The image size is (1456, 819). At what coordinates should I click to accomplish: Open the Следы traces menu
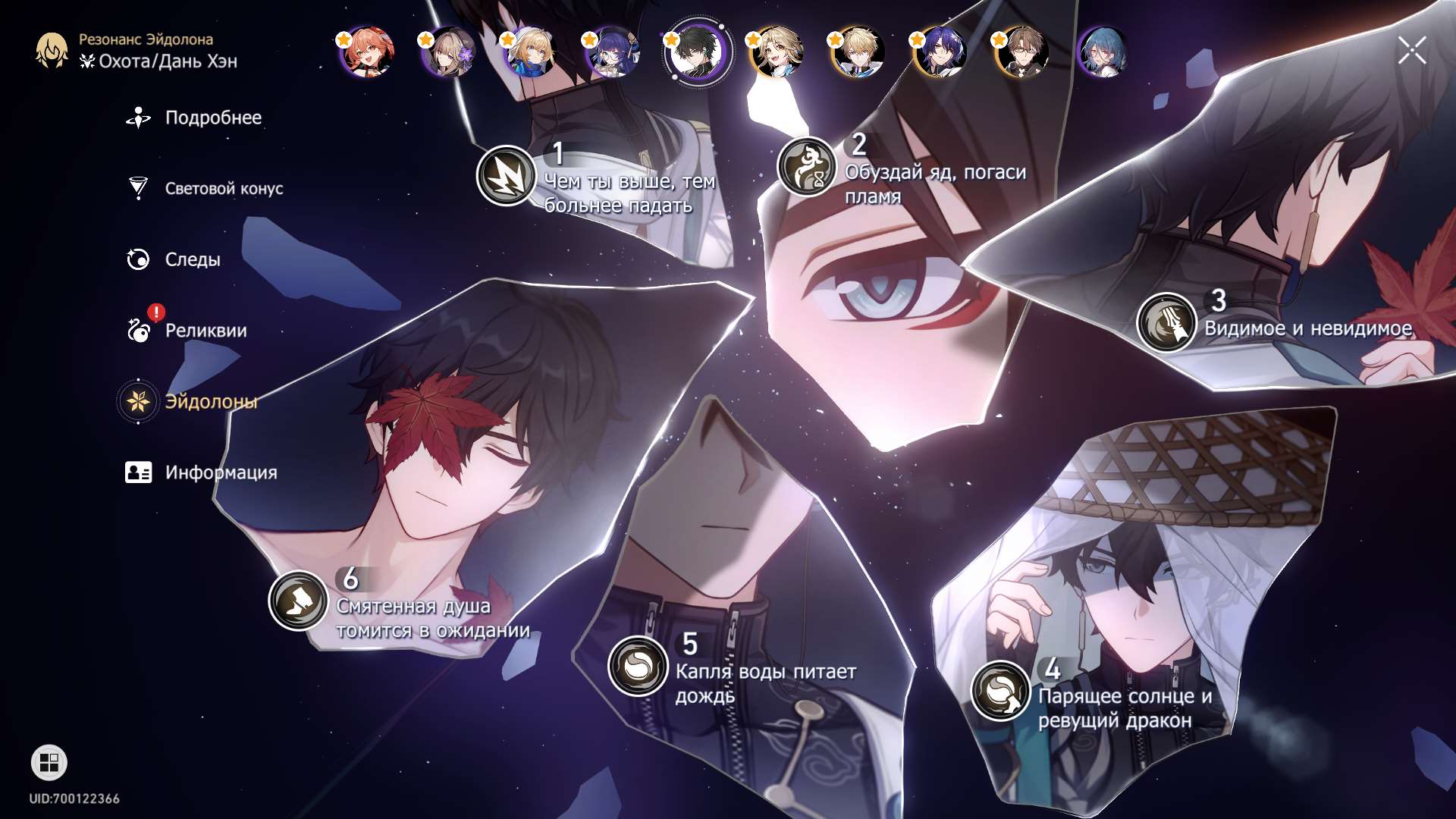tap(192, 260)
